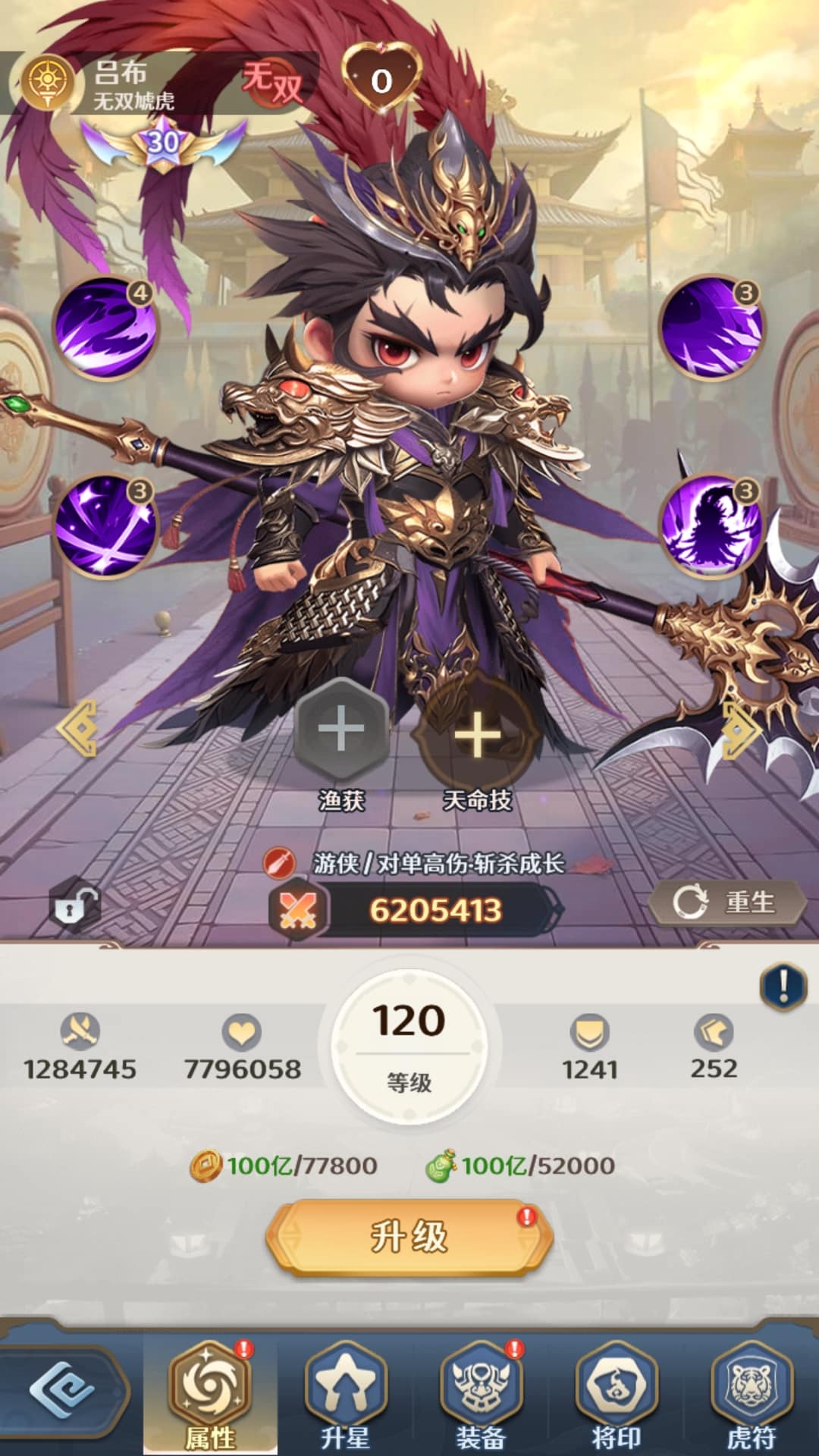Equip a 天命技 destiny skill slot
Screen dimensions: 819x1456
click(x=477, y=733)
